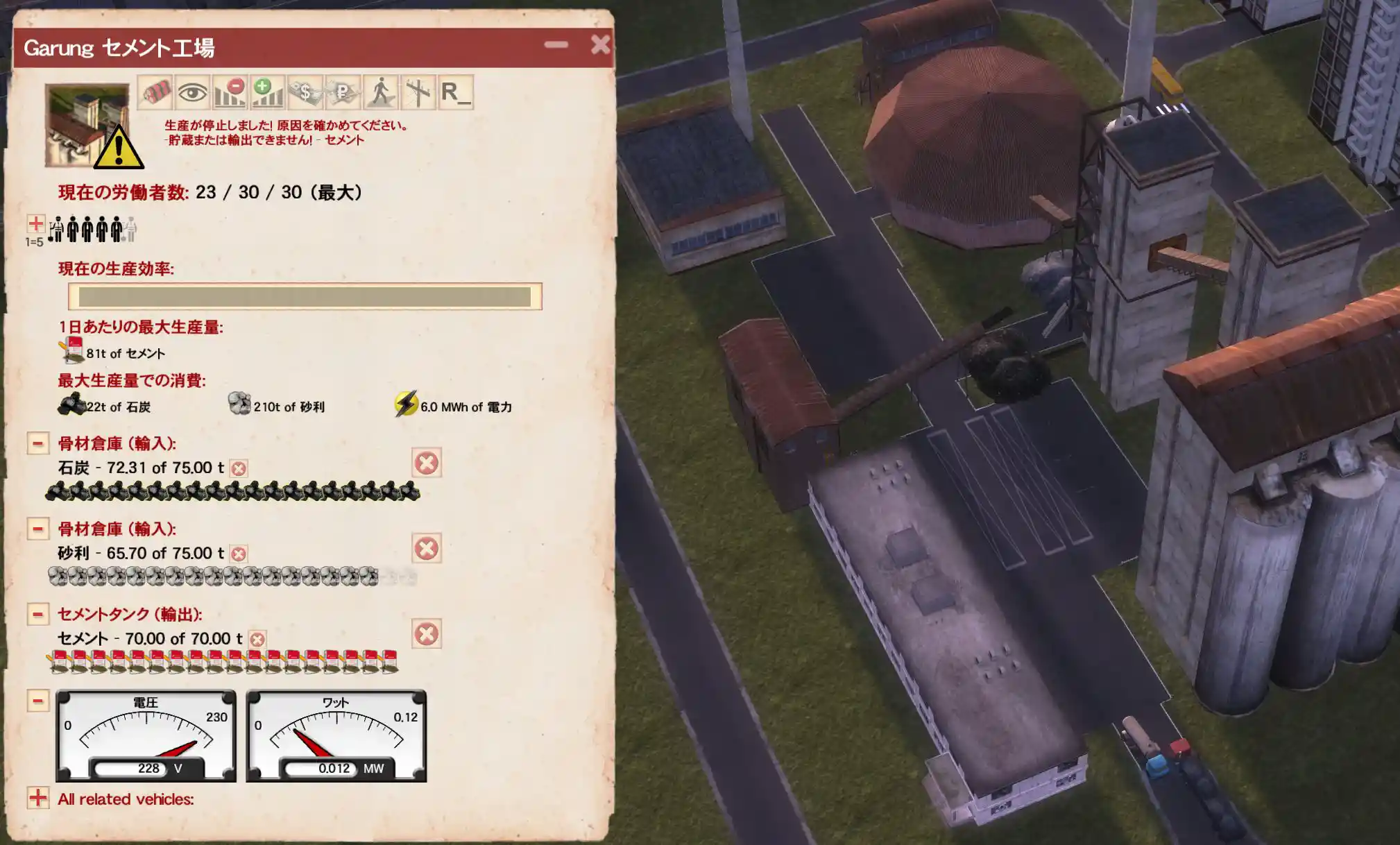Select the dollar banknote icon
1400x845 pixels.
click(305, 92)
